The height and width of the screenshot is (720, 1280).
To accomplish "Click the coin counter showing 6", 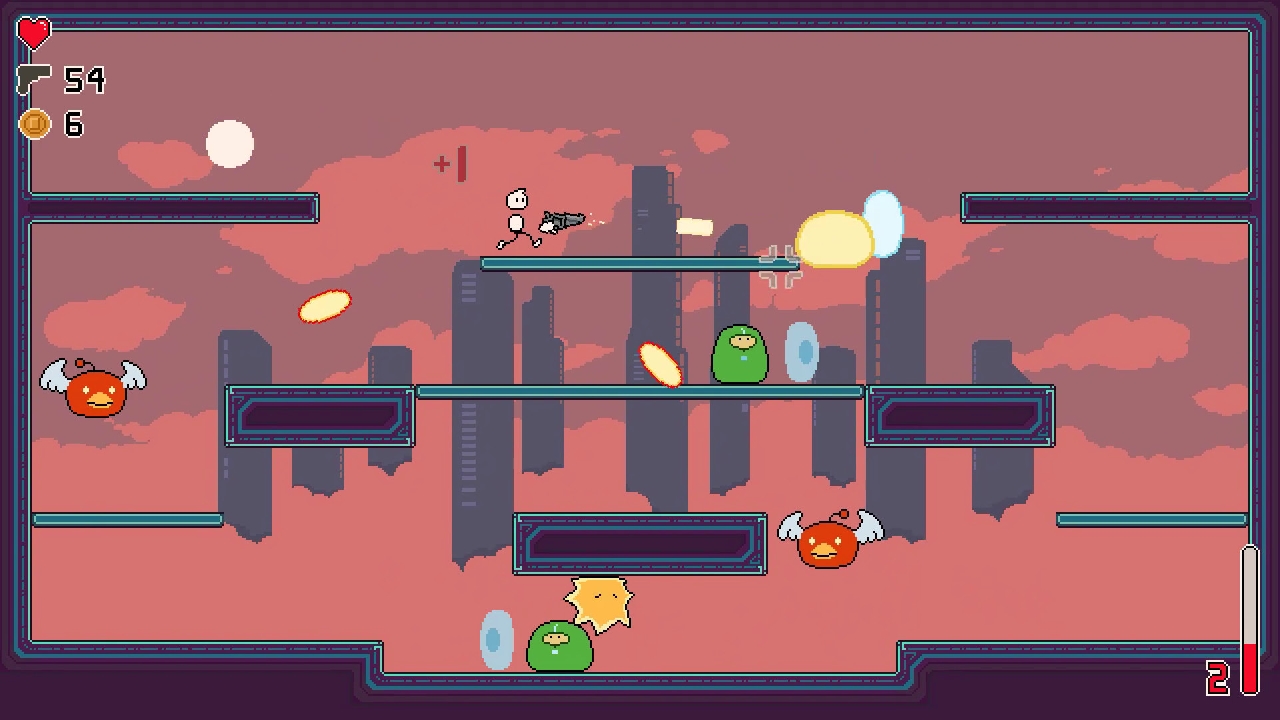I will tap(75, 124).
